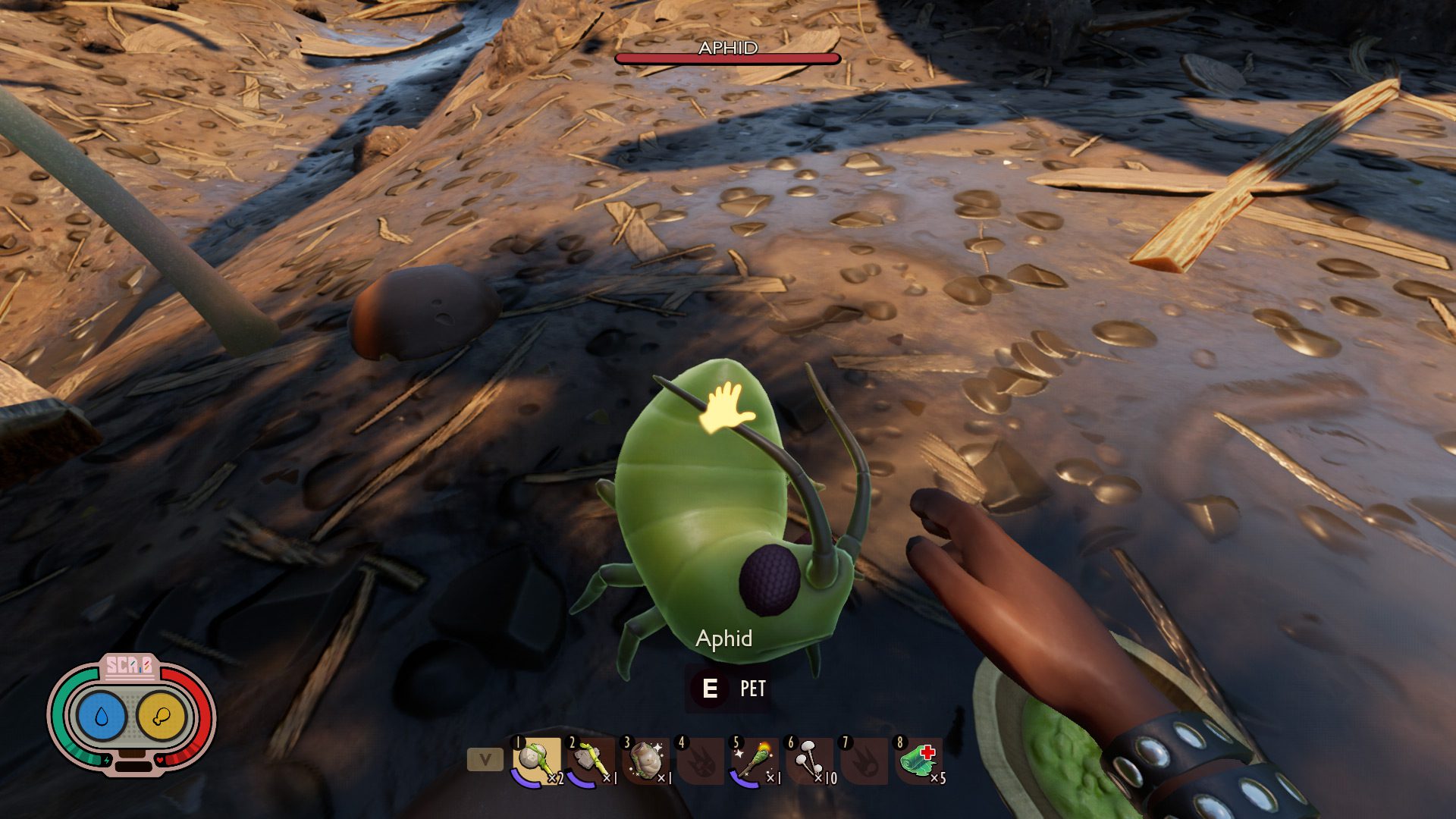Click the heart health indicator on SCAB
Image resolution: width=1456 pixels, height=819 pixels.
[160, 760]
